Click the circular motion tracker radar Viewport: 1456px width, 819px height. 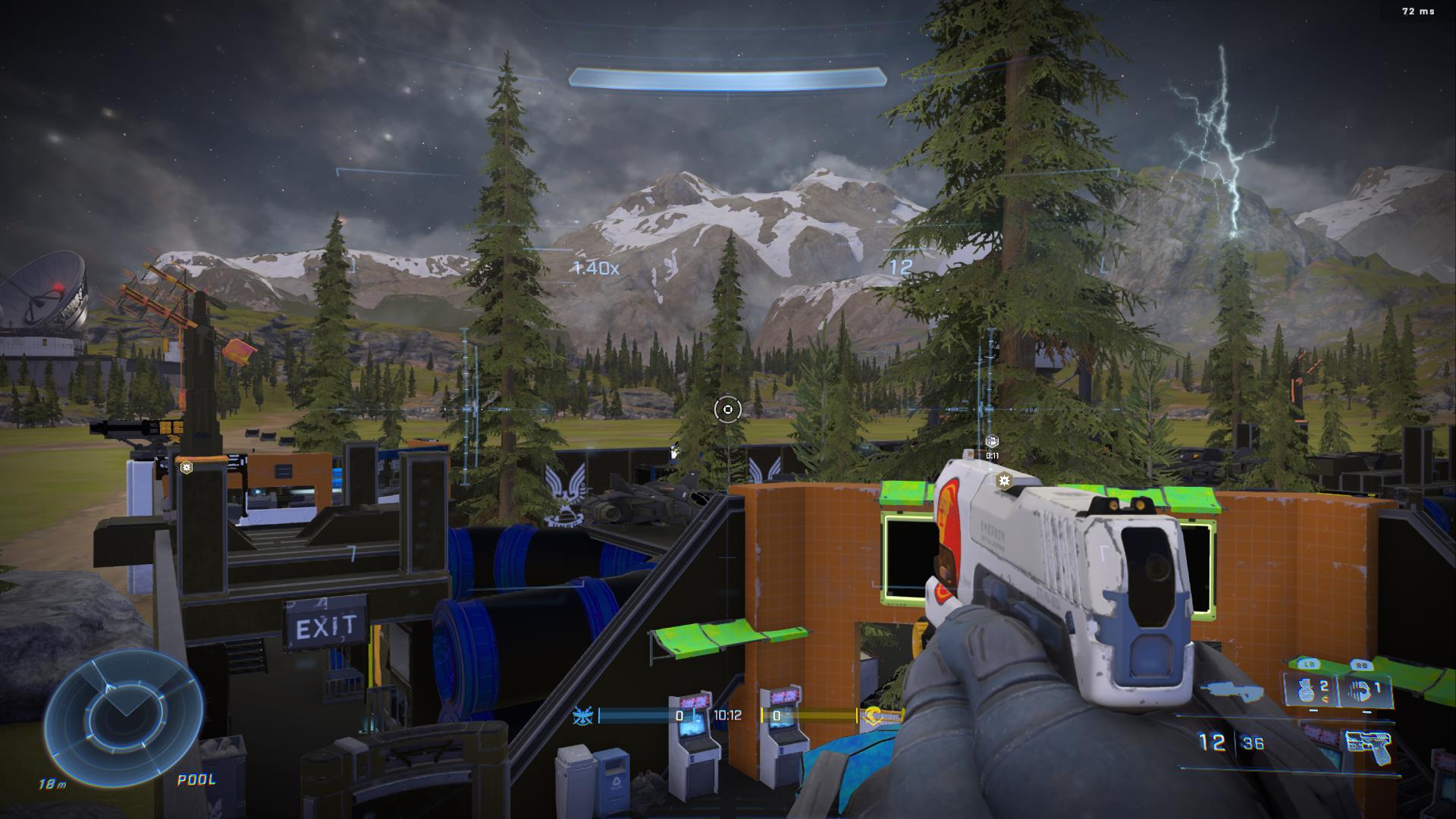(x=124, y=715)
